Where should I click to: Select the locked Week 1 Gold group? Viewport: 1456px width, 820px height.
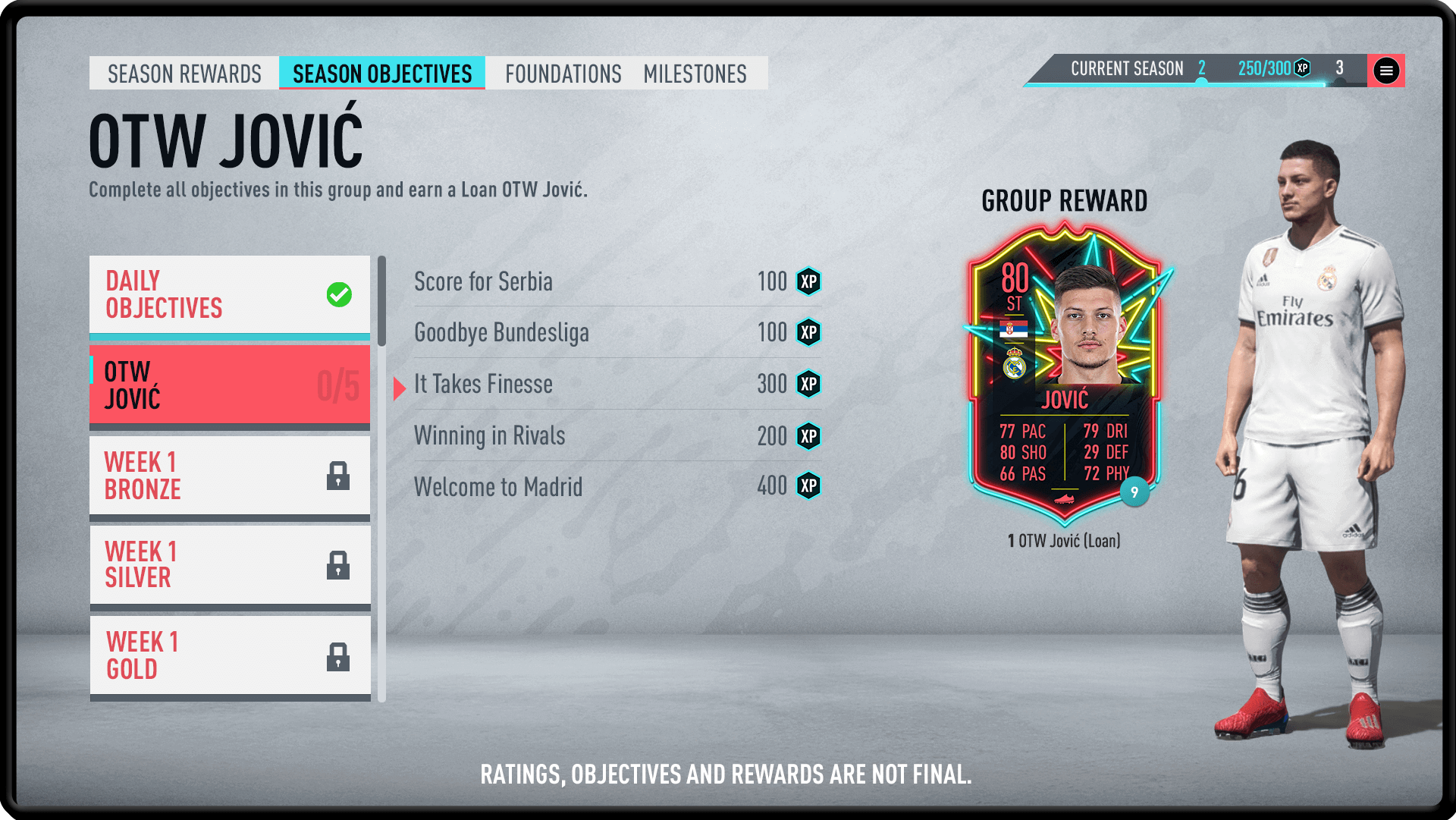coord(229,655)
